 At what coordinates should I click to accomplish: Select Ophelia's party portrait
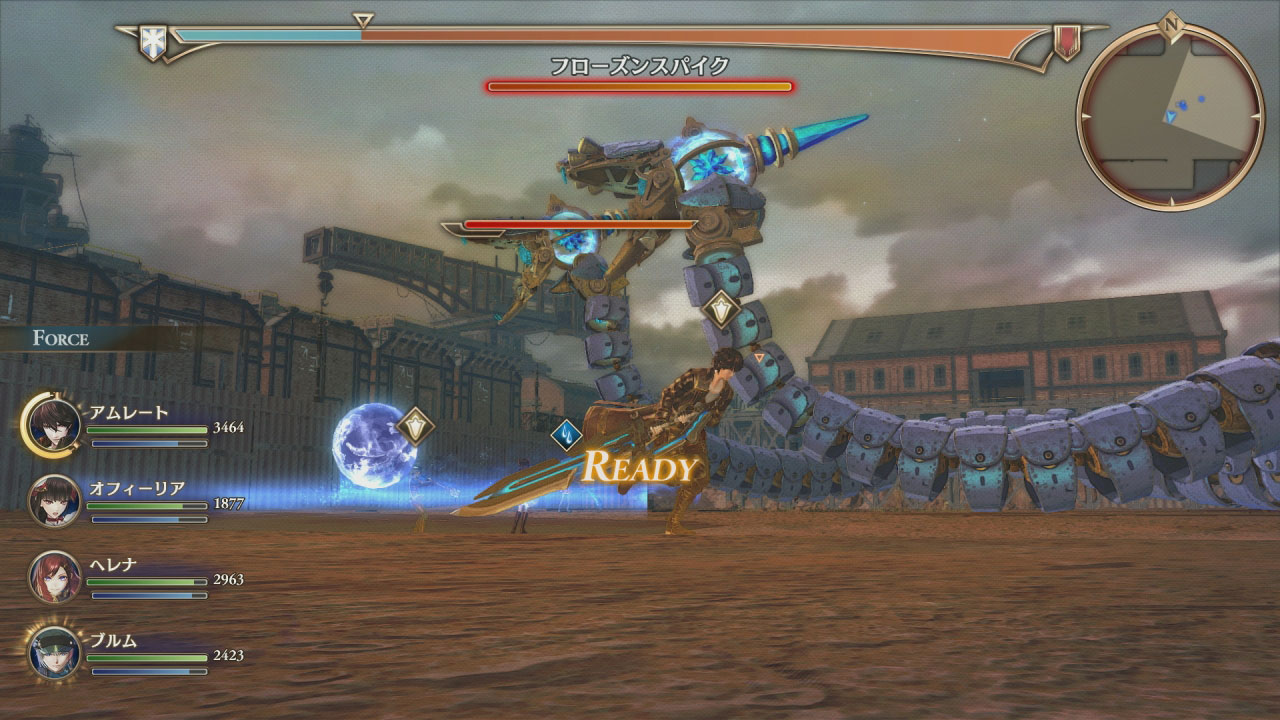pos(55,501)
